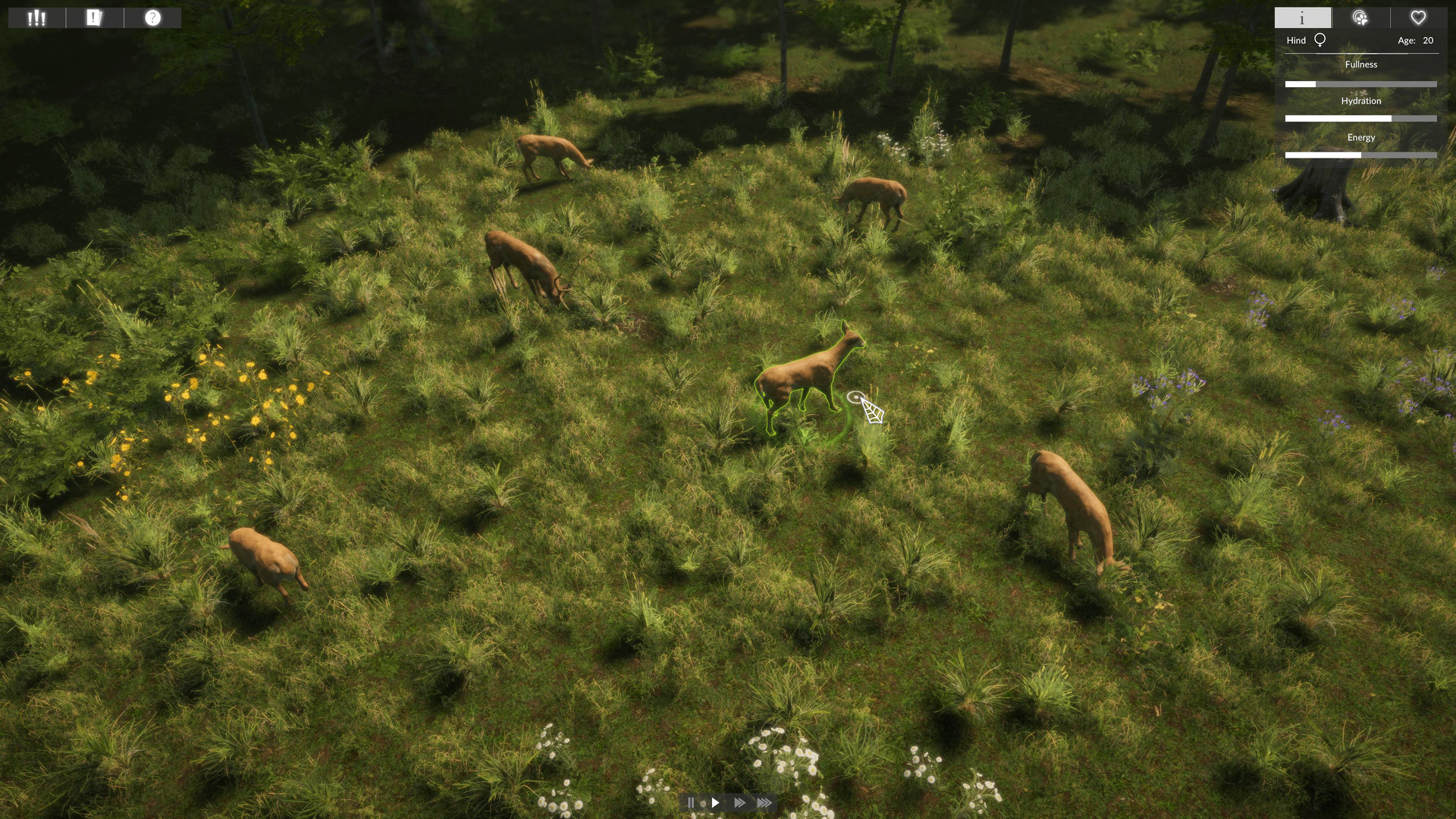Enable double-speed fast forward

739,802
